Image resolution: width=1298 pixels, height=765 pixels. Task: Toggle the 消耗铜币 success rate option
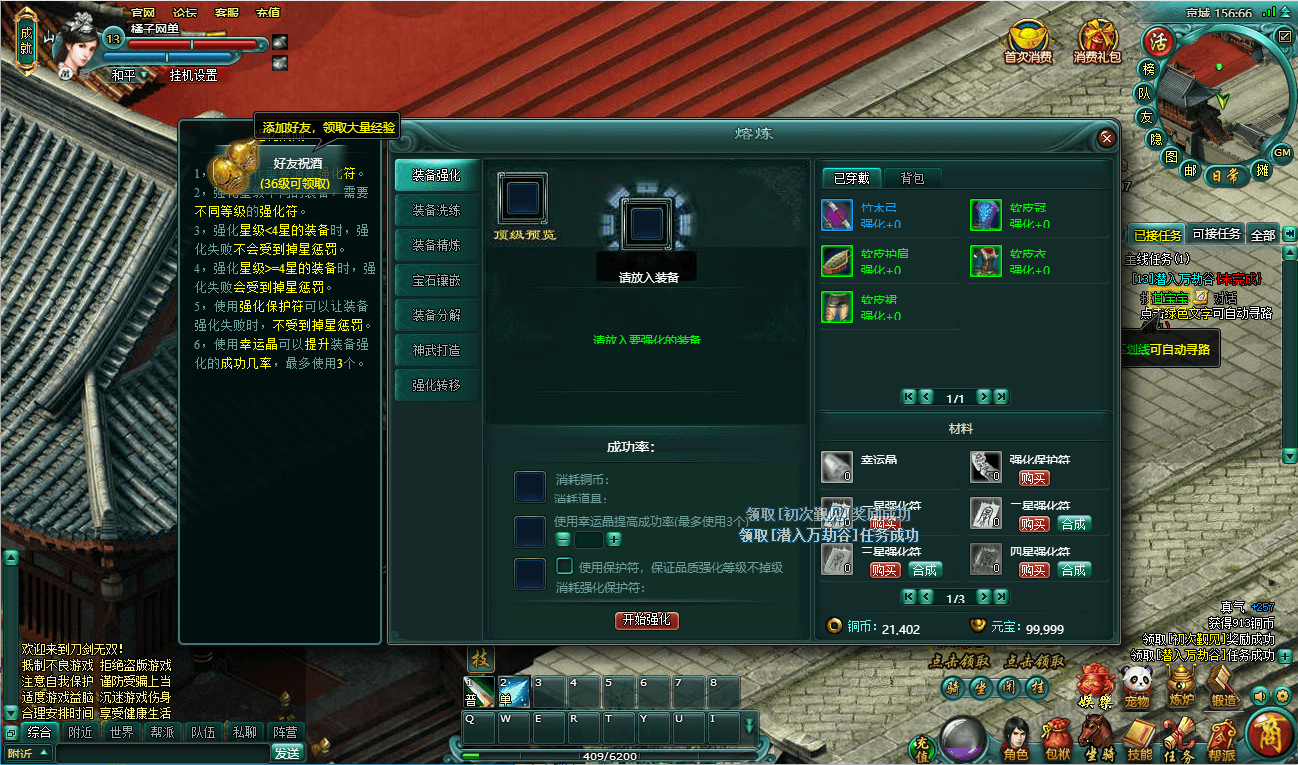coord(529,486)
